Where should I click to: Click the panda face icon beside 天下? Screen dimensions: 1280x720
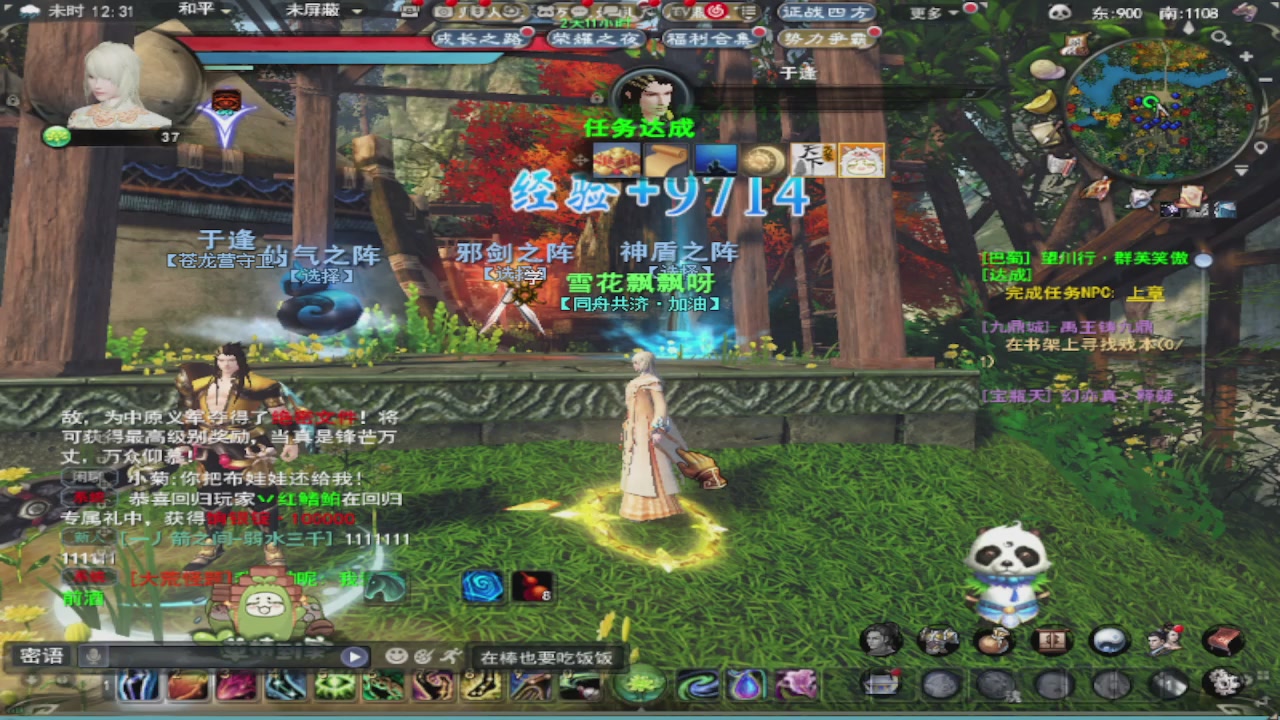click(861, 160)
